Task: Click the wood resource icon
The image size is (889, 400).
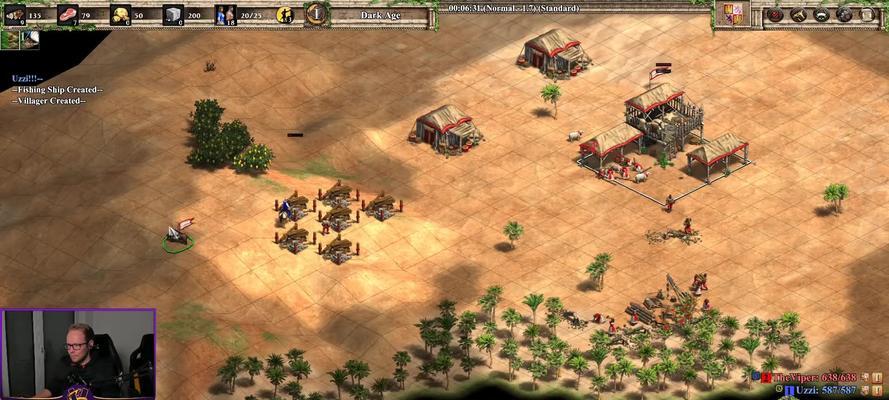Action: (x=15, y=14)
